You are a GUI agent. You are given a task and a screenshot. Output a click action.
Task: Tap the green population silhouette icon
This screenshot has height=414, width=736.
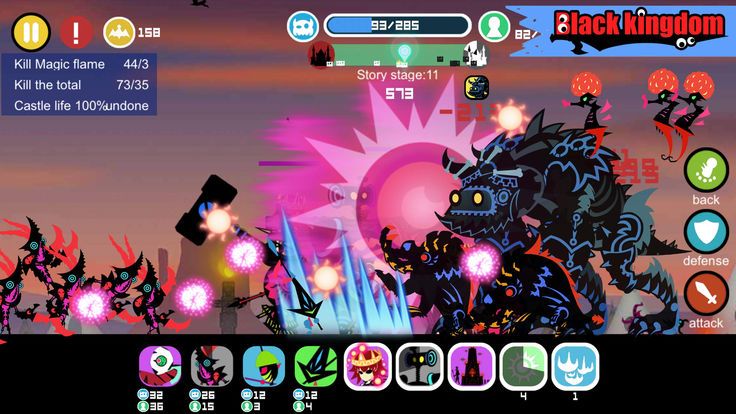493,26
